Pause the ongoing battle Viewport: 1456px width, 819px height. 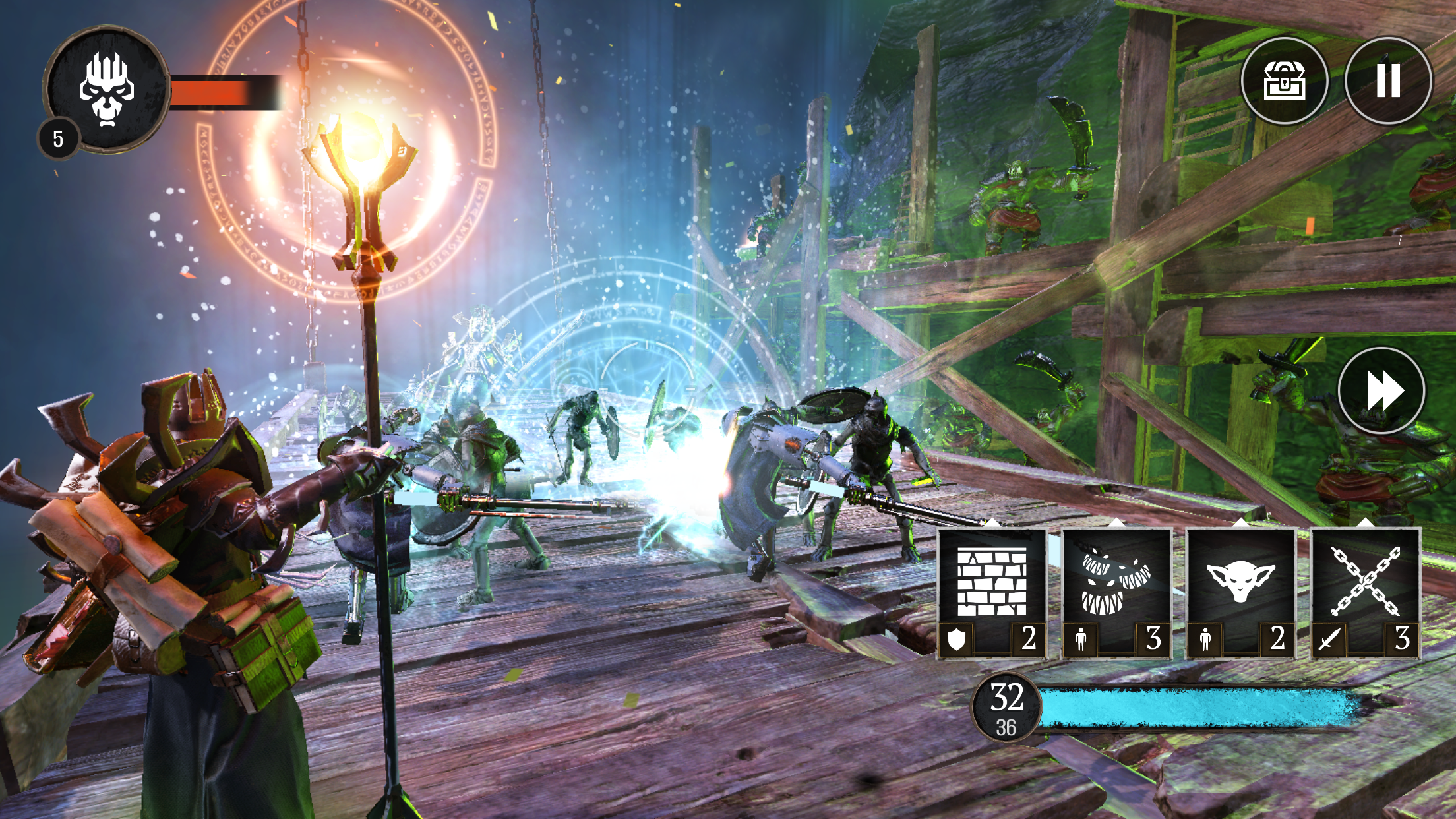click(1389, 81)
